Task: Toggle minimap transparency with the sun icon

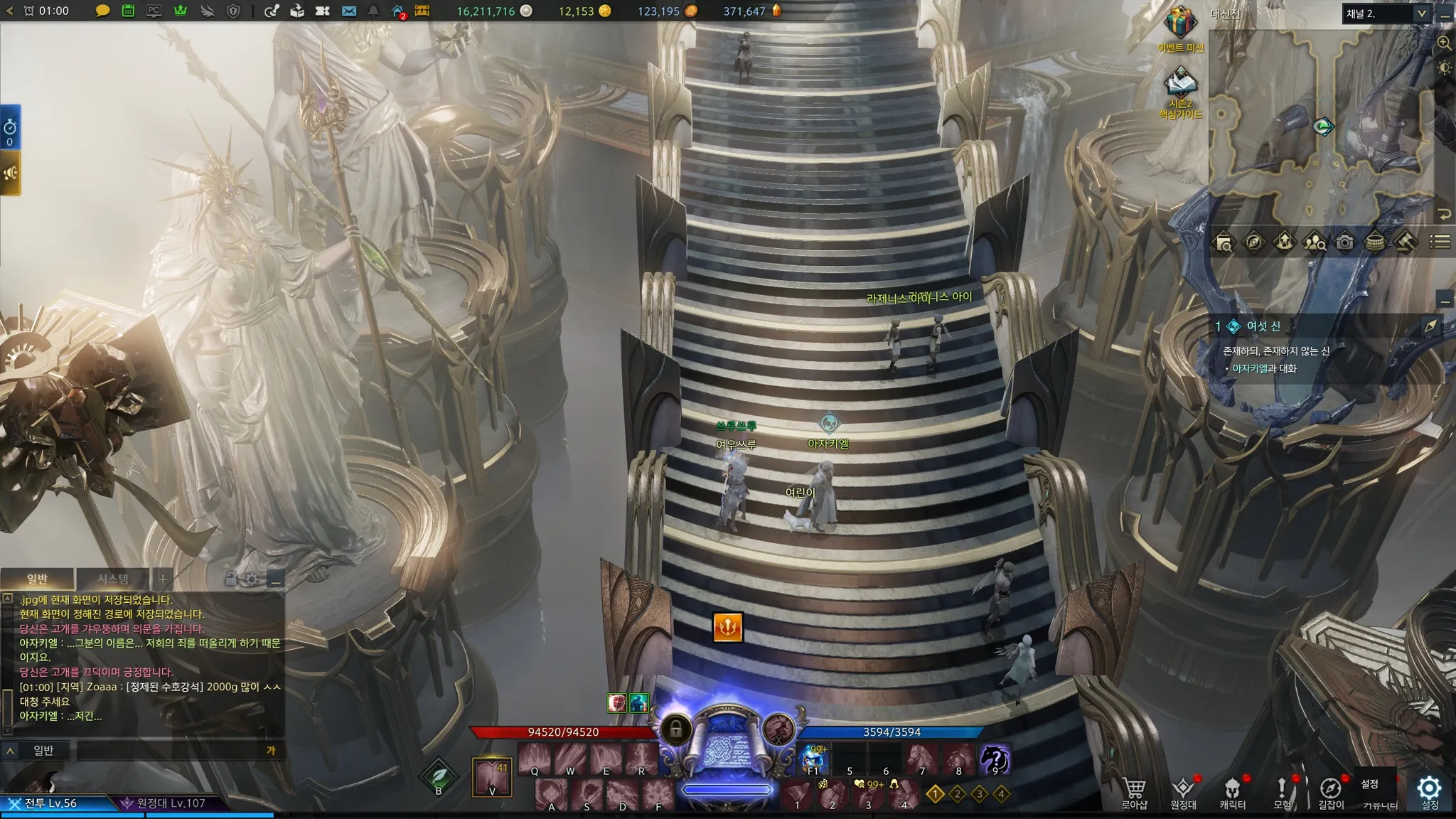Action: (1444, 68)
